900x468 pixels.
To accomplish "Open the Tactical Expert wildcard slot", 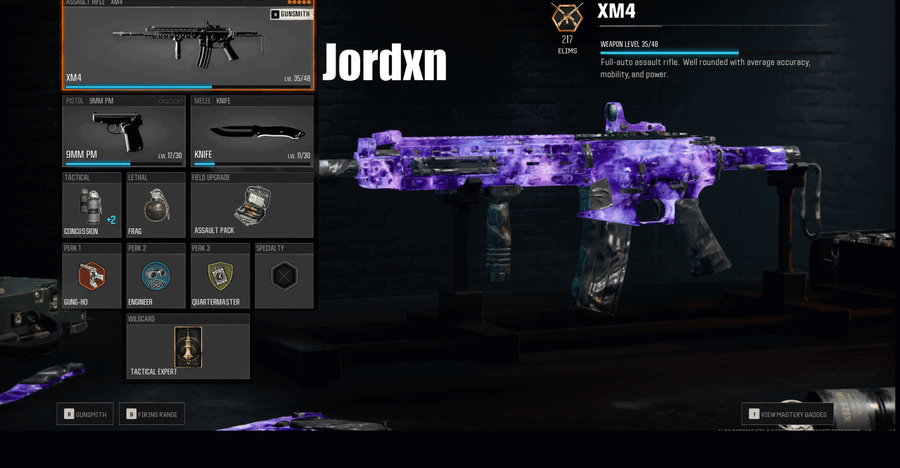I will pos(188,347).
